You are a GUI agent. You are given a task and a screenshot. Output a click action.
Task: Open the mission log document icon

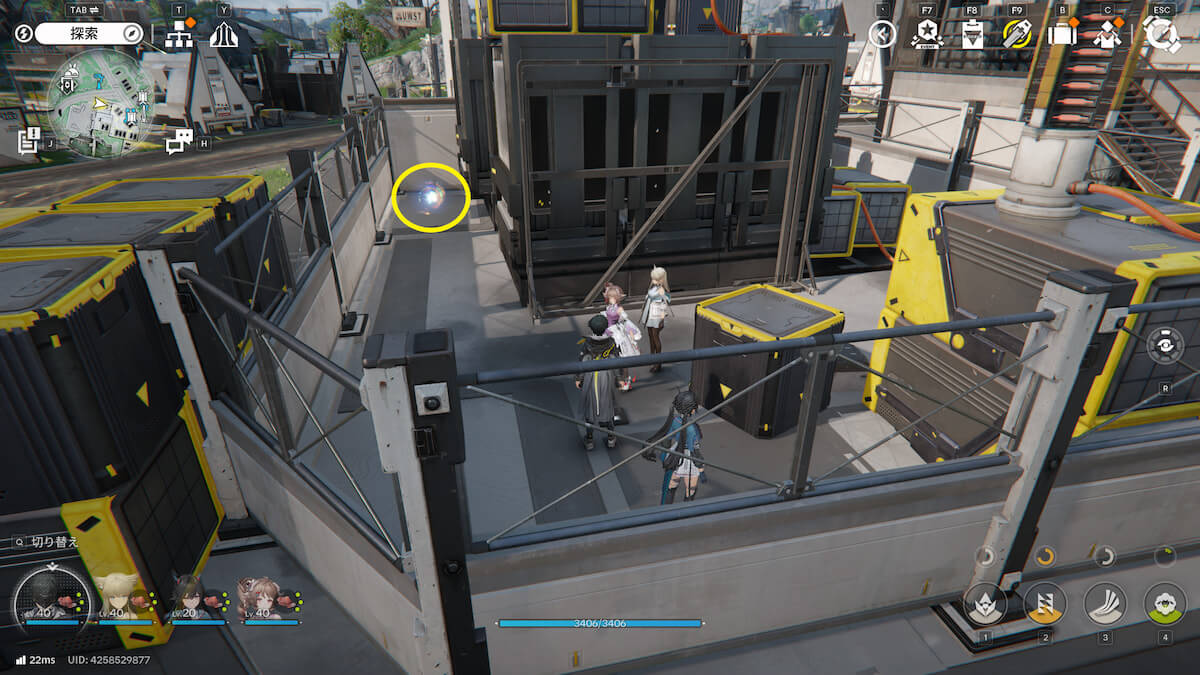pos(28,140)
